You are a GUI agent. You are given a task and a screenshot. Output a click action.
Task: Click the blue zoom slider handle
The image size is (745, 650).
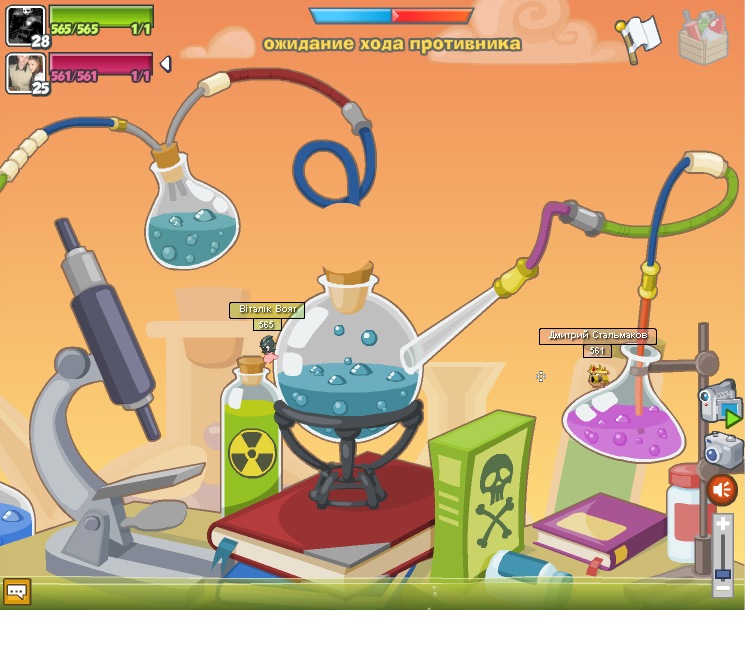tap(723, 574)
